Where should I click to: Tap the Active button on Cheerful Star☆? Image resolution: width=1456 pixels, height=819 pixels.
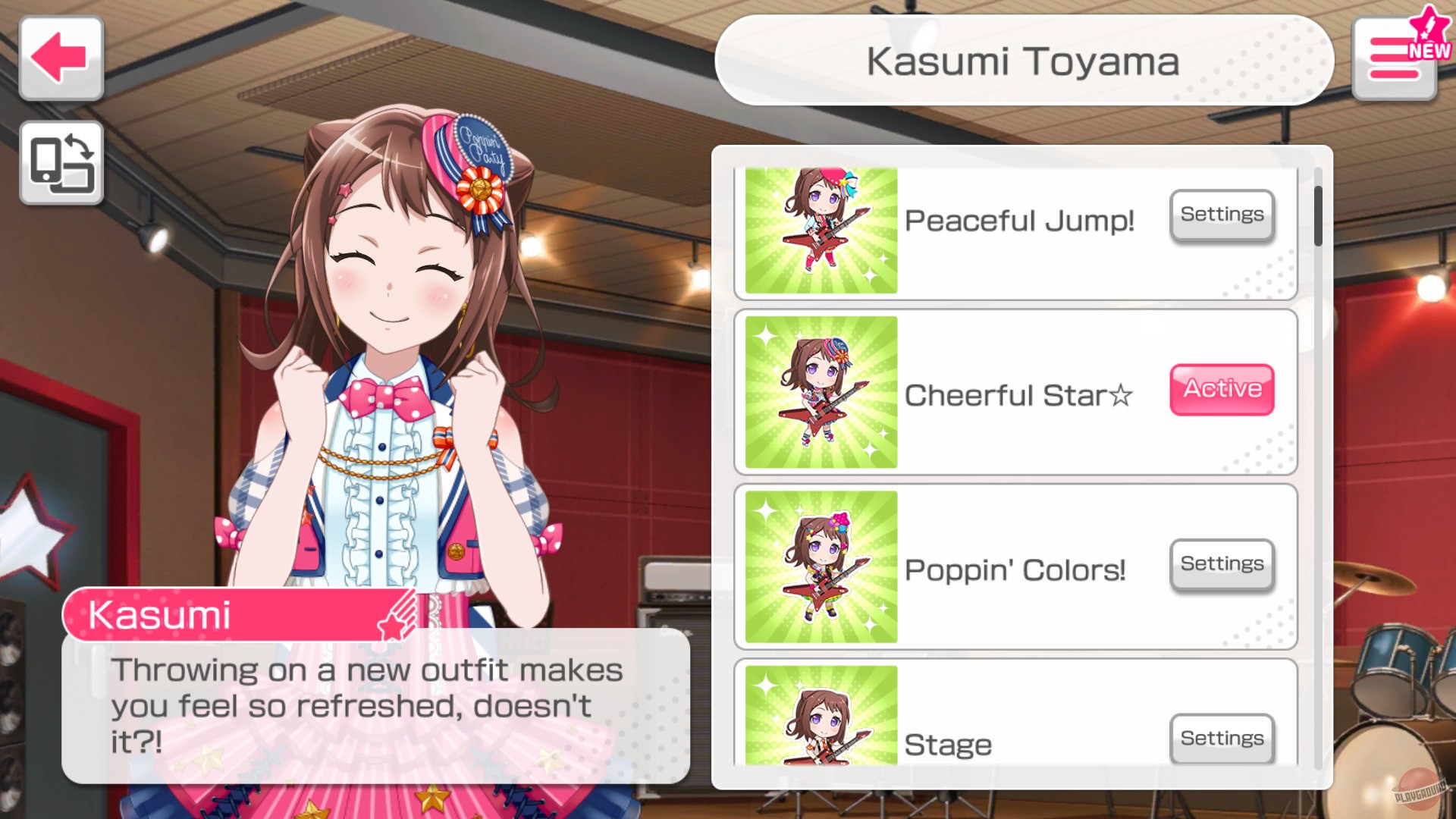(x=1221, y=389)
